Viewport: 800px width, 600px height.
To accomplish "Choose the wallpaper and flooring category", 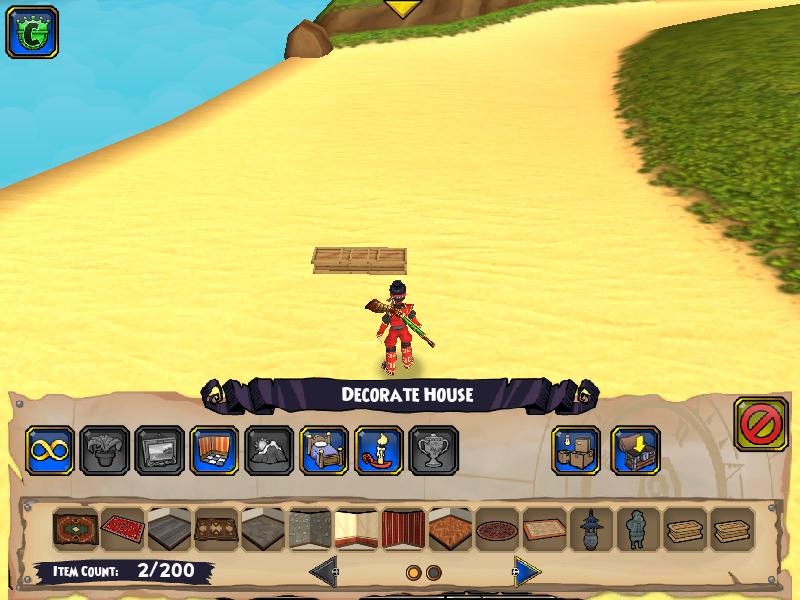I will click(215, 451).
